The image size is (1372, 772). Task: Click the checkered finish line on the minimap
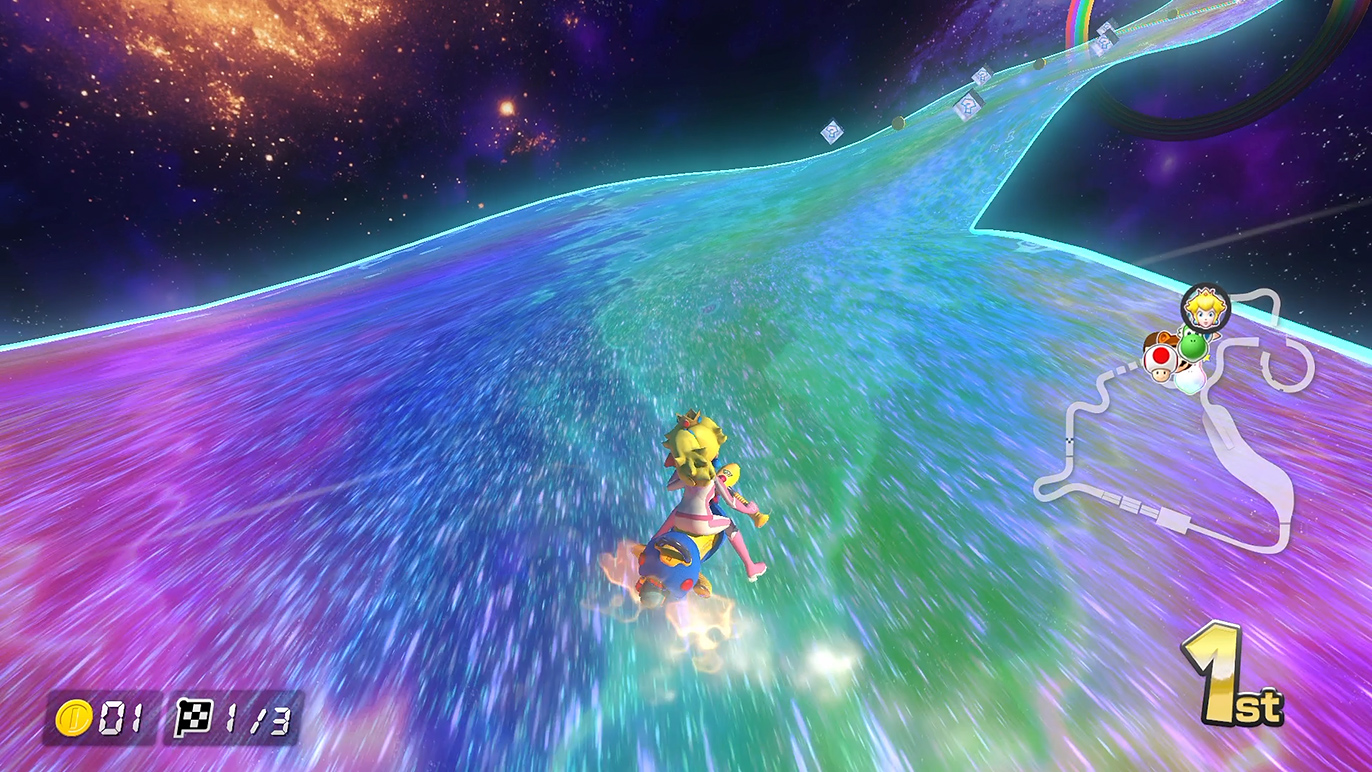1070,439
